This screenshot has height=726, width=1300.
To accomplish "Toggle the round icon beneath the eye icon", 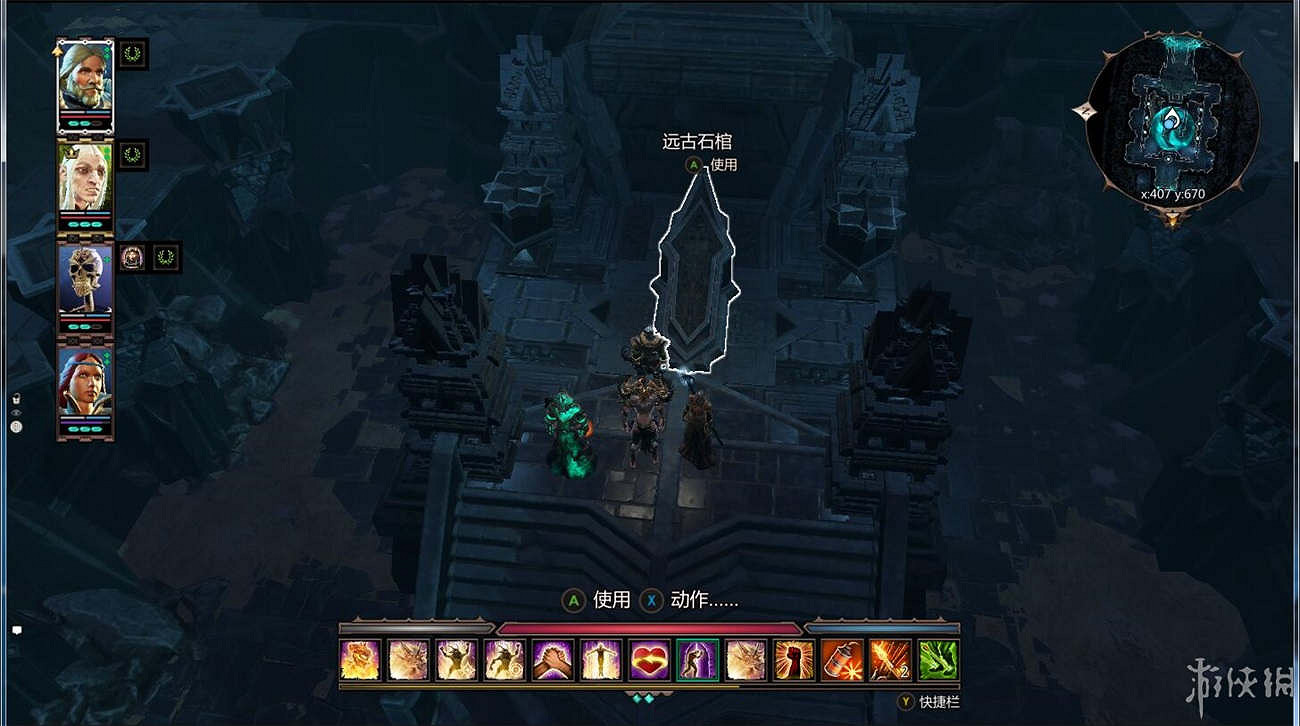I will coord(16,427).
